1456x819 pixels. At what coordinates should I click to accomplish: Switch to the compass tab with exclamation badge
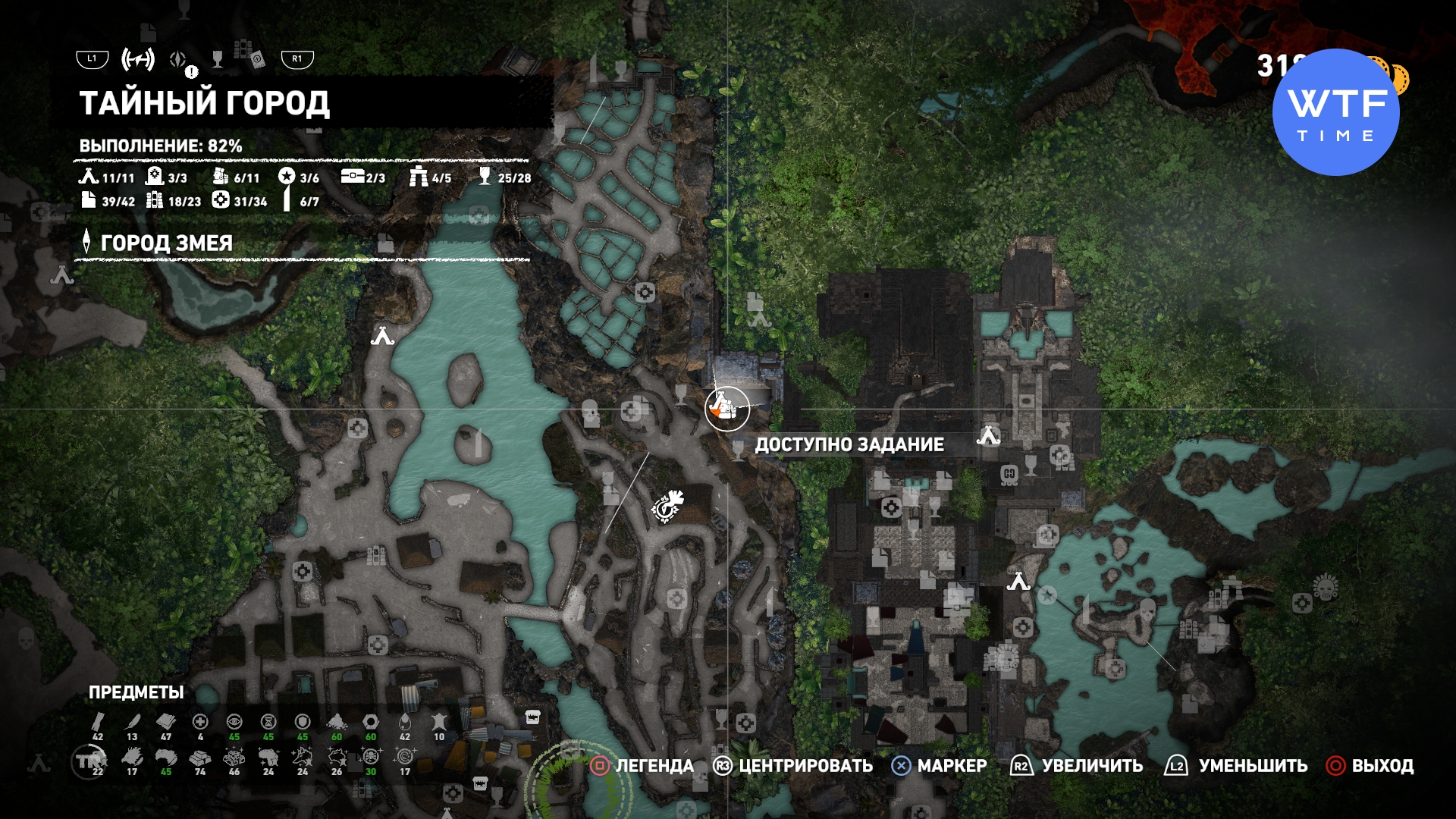click(x=179, y=59)
